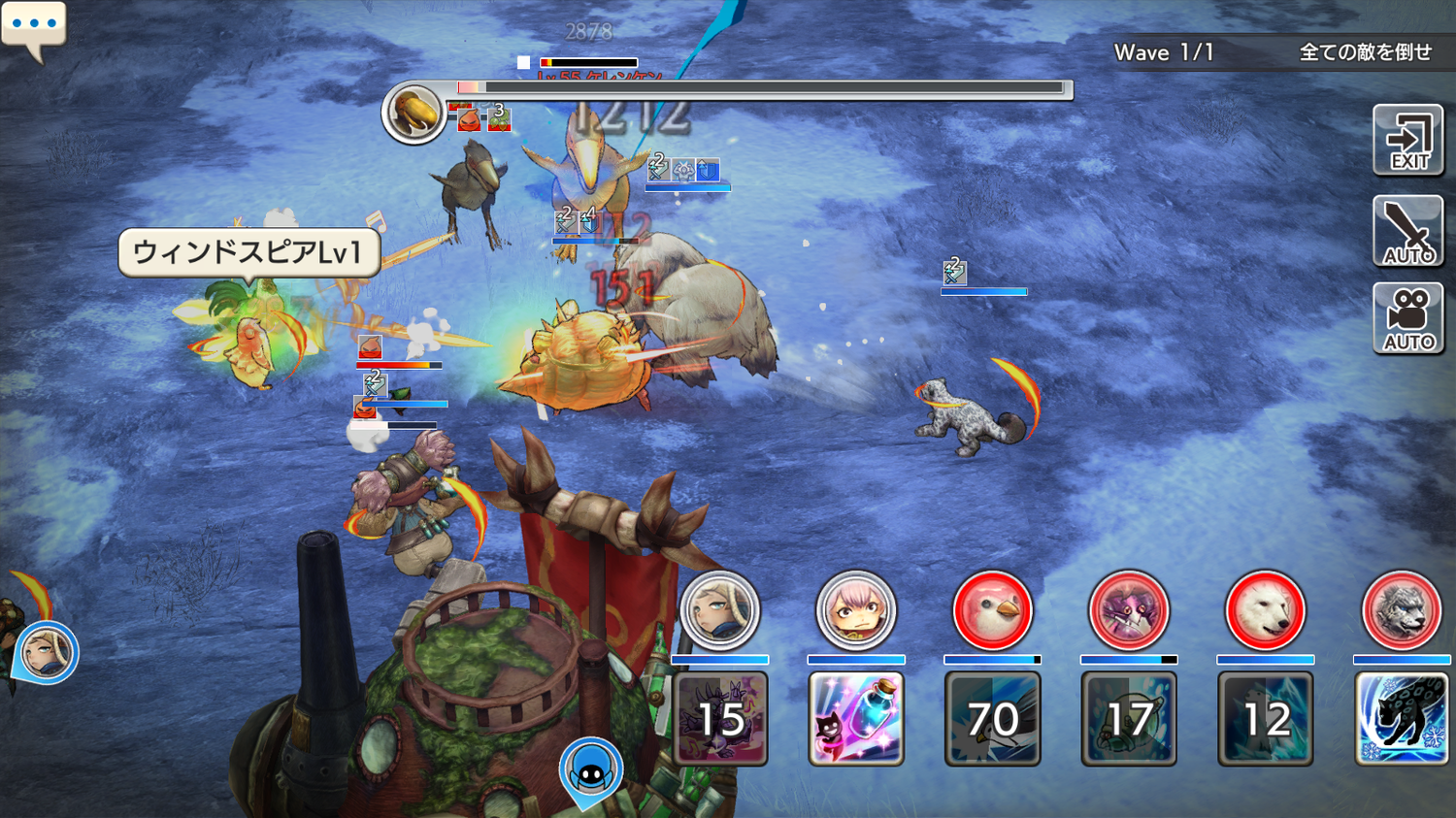This screenshot has height=818, width=1456.
Task: Select the blonde hooded character portrait
Action: click(719, 610)
